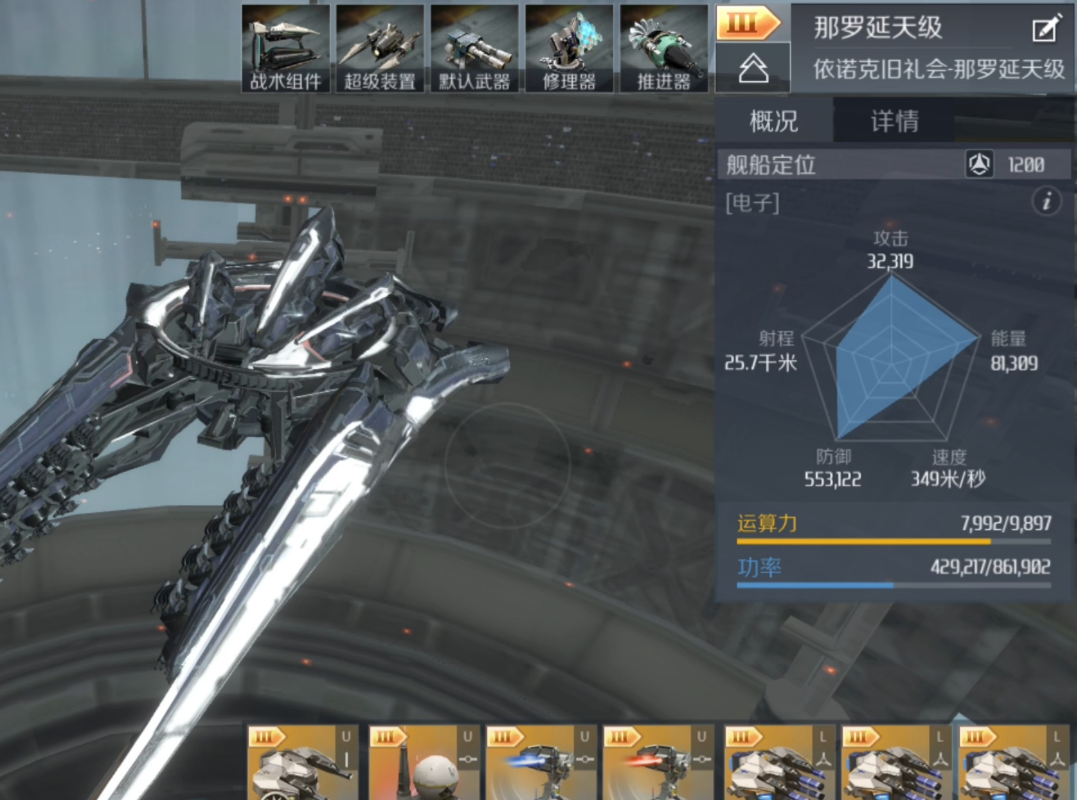Choose the blue-beam turret module card

[x=541, y=764]
